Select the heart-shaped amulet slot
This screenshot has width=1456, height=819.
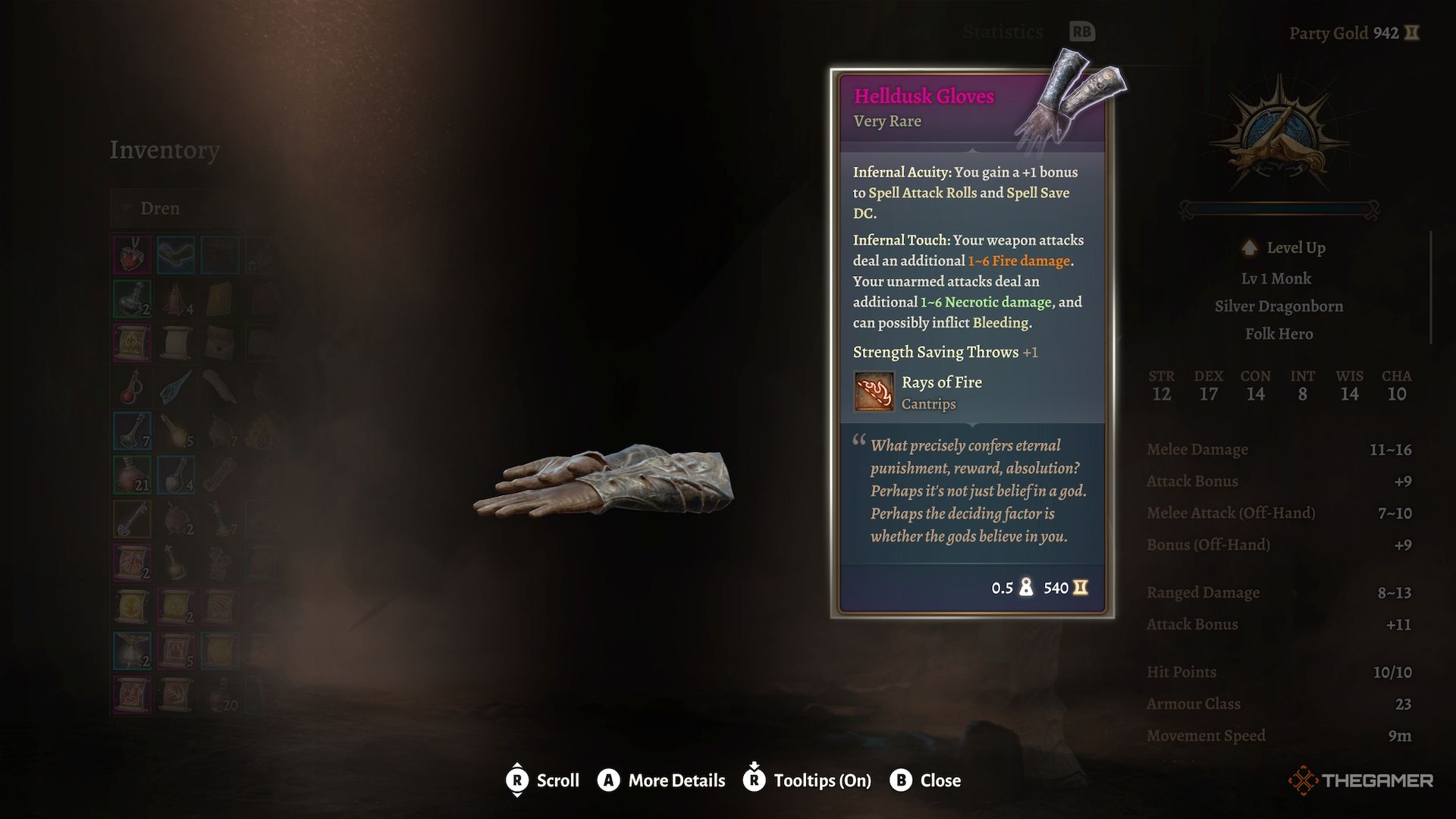[132, 255]
